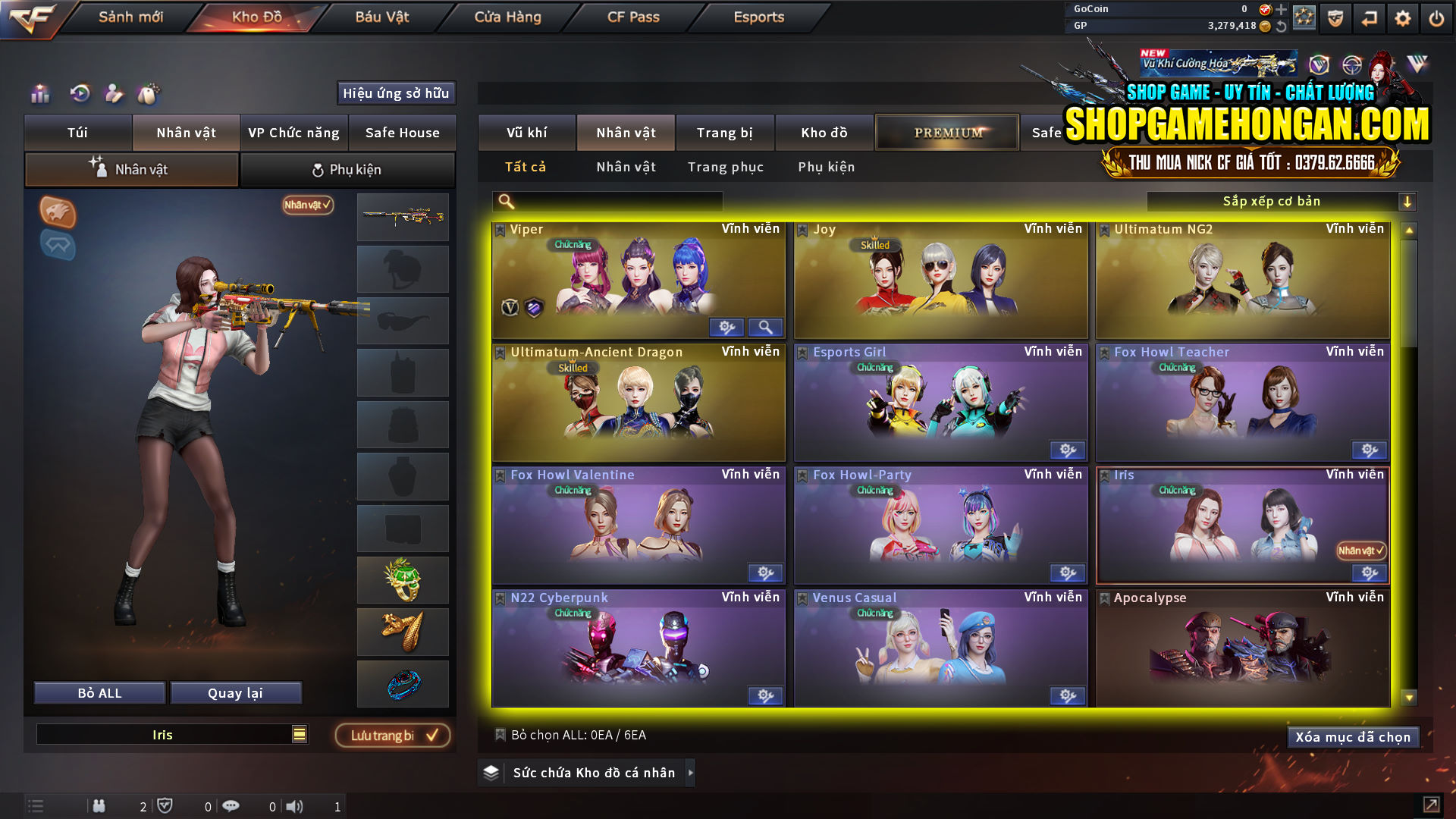Click the down arrow beside sort options
The width and height of the screenshot is (1456, 819).
tap(1408, 201)
